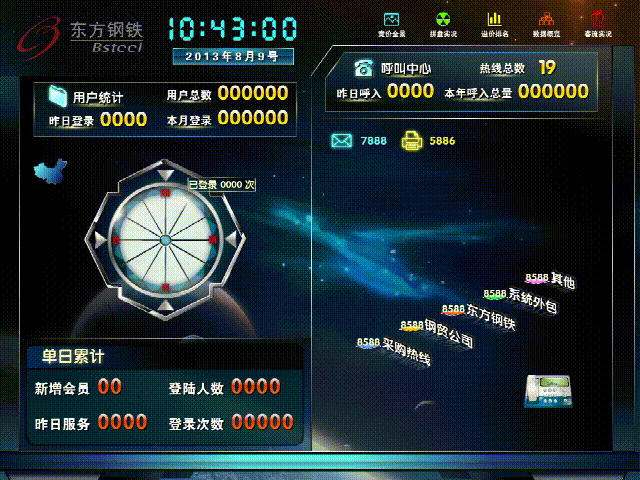Show the orange stacked-blocks data overview
This screenshot has width=640, height=480.
click(546, 19)
